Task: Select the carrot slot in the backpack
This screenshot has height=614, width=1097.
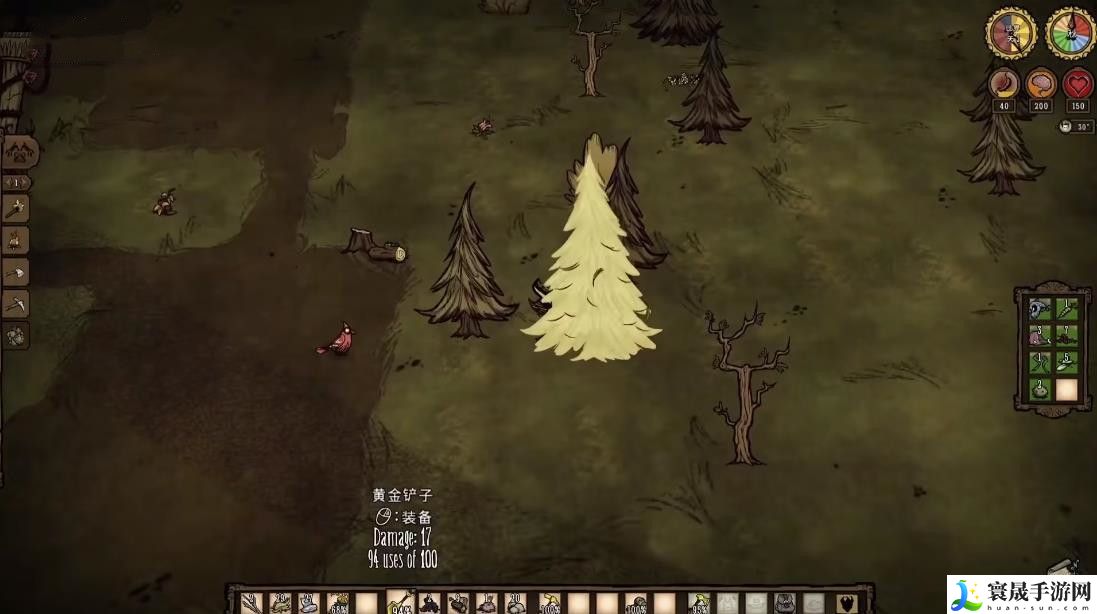Action: coord(1067,310)
